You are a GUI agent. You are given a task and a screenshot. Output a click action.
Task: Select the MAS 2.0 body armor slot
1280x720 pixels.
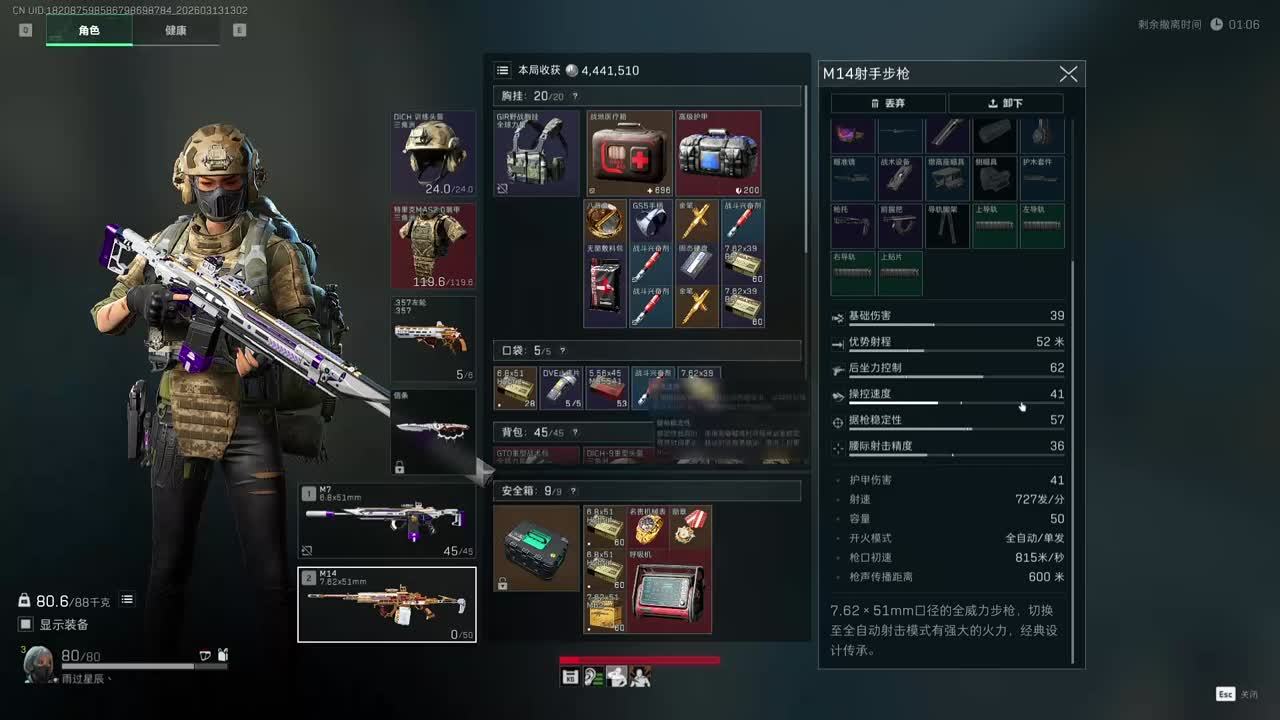point(433,246)
